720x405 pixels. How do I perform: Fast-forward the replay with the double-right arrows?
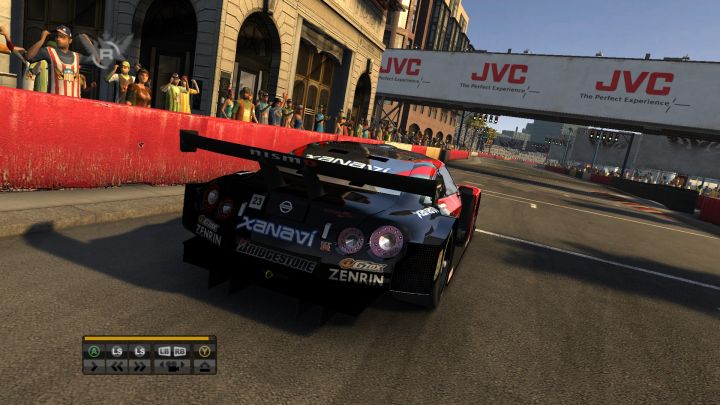140,366
